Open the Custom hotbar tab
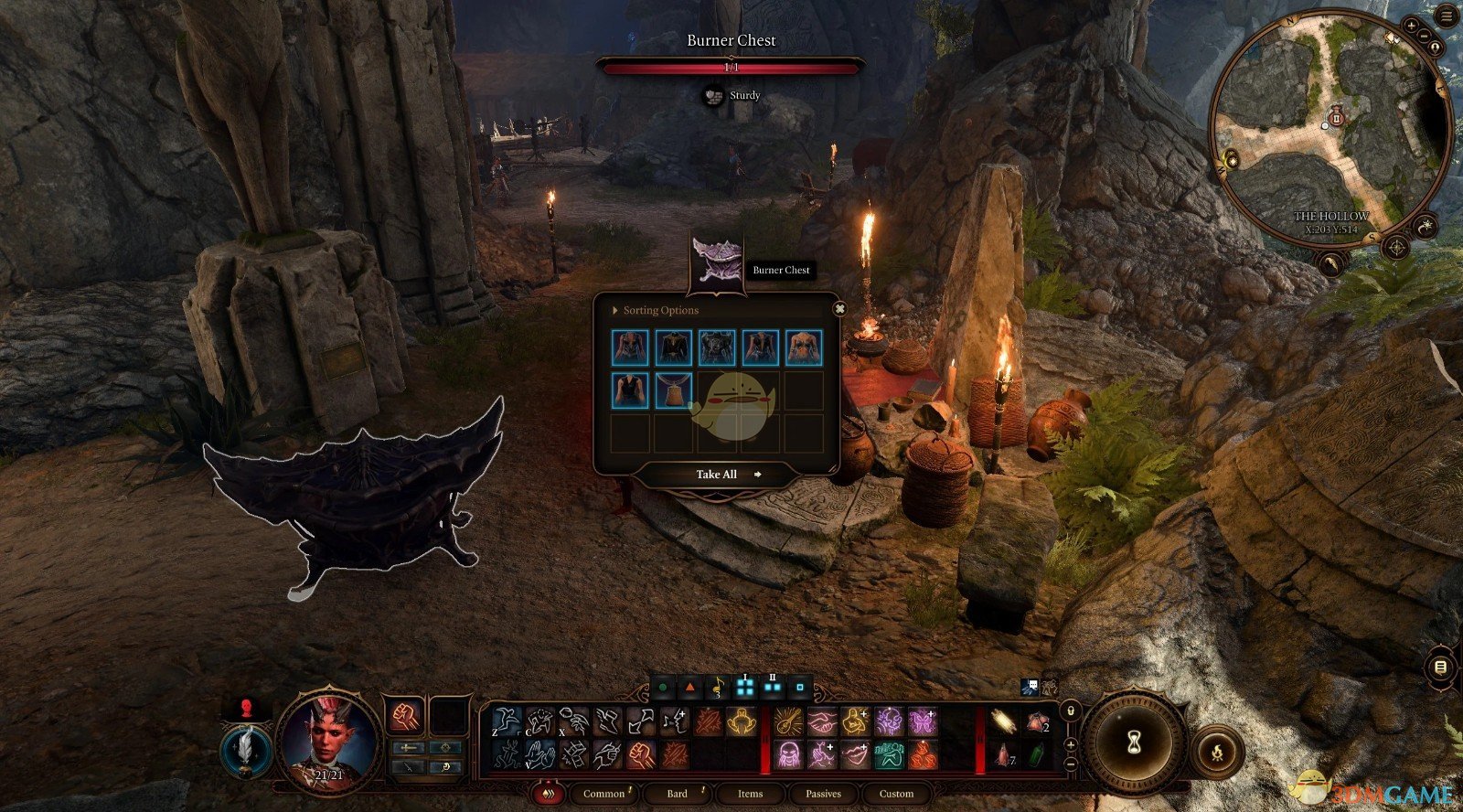 [896, 794]
